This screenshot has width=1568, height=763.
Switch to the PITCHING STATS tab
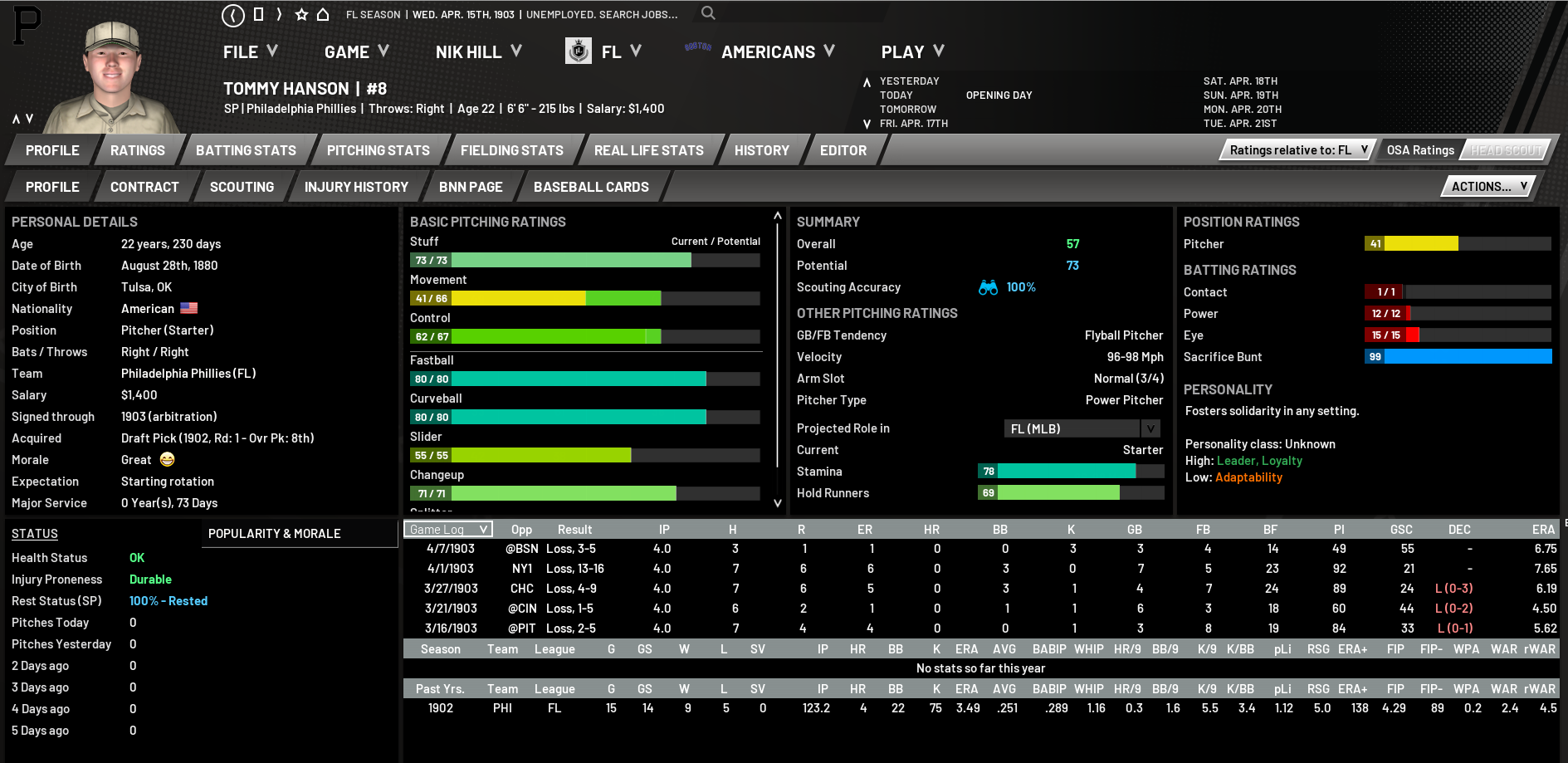coord(378,150)
